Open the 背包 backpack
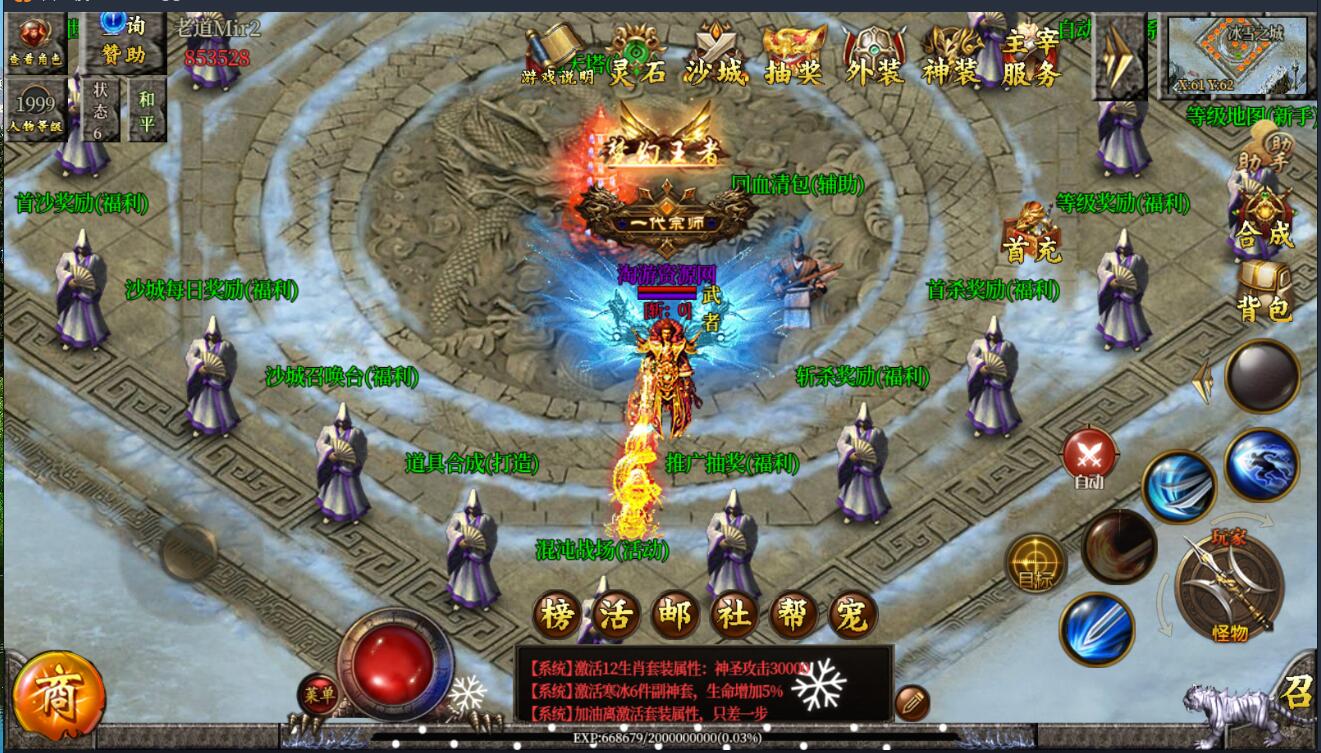 point(1264,292)
